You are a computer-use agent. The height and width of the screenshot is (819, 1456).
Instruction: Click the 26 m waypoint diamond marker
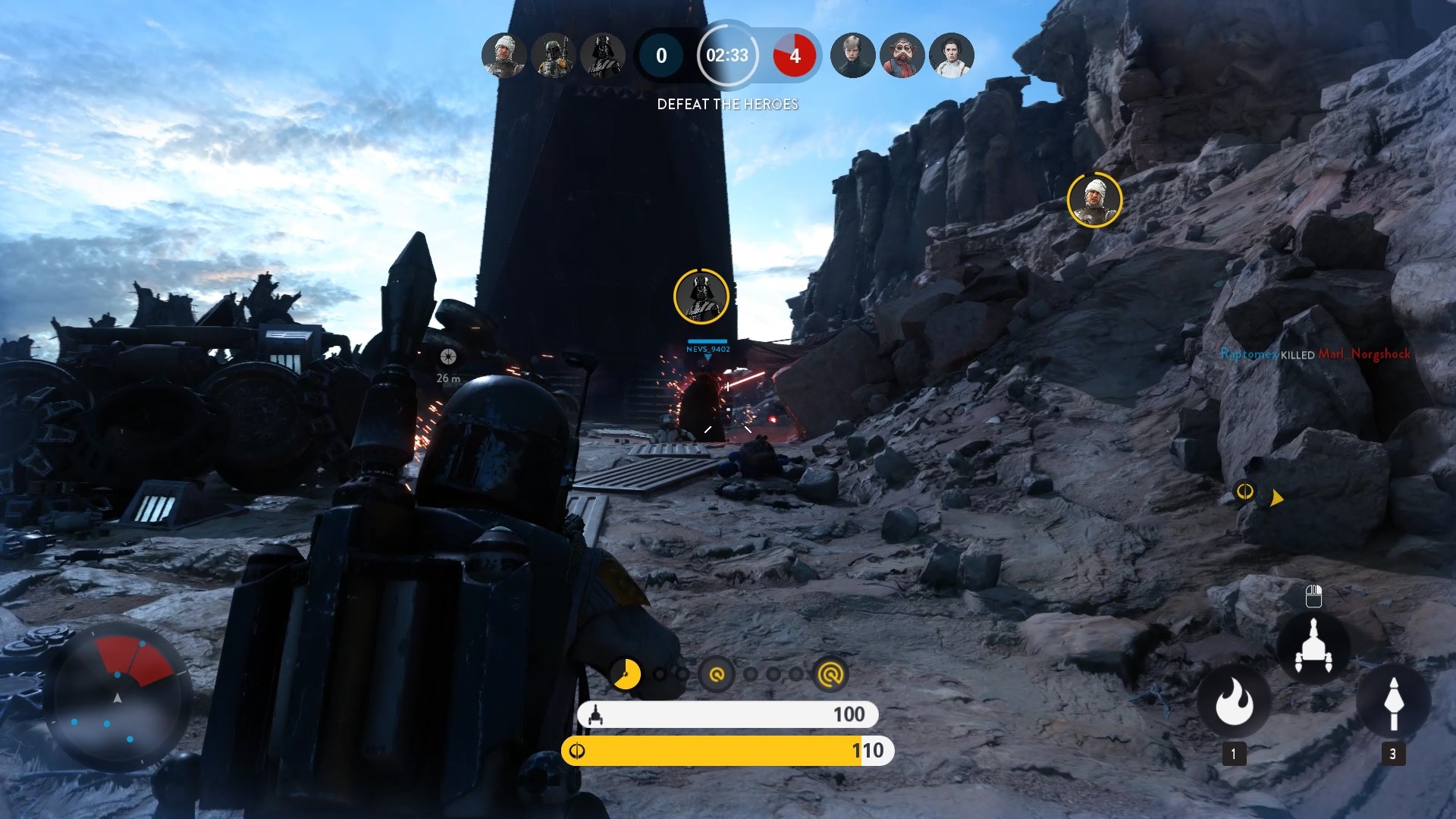click(x=447, y=355)
